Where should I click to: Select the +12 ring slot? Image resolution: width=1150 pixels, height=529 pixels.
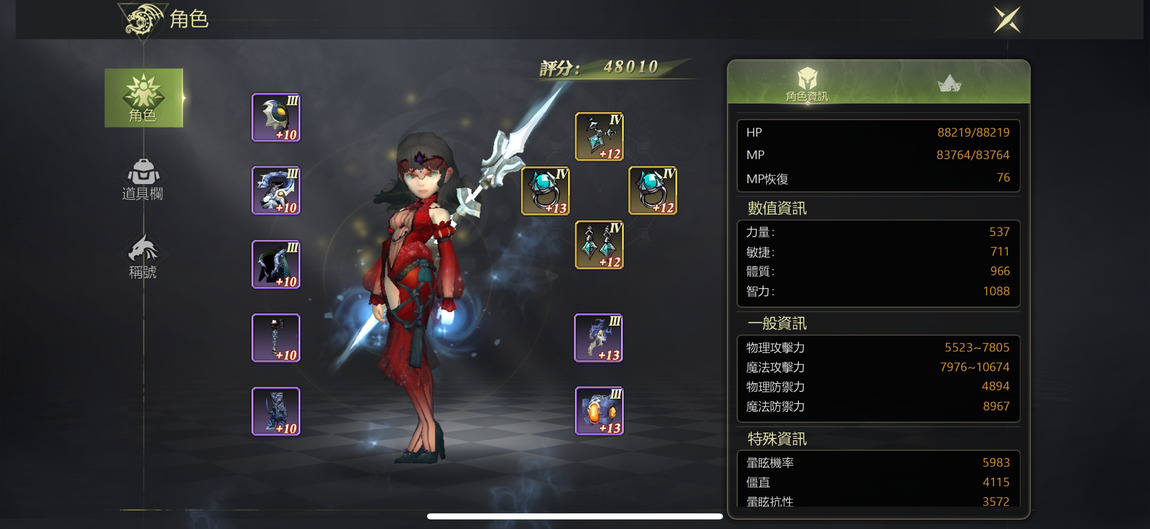[652, 191]
